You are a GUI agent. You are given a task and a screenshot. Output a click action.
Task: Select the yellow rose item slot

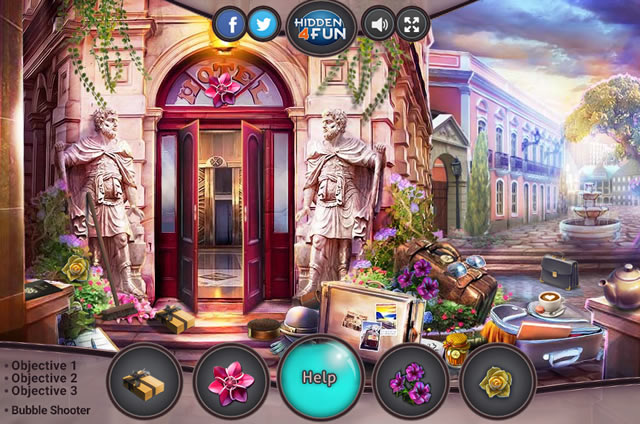click(x=496, y=381)
